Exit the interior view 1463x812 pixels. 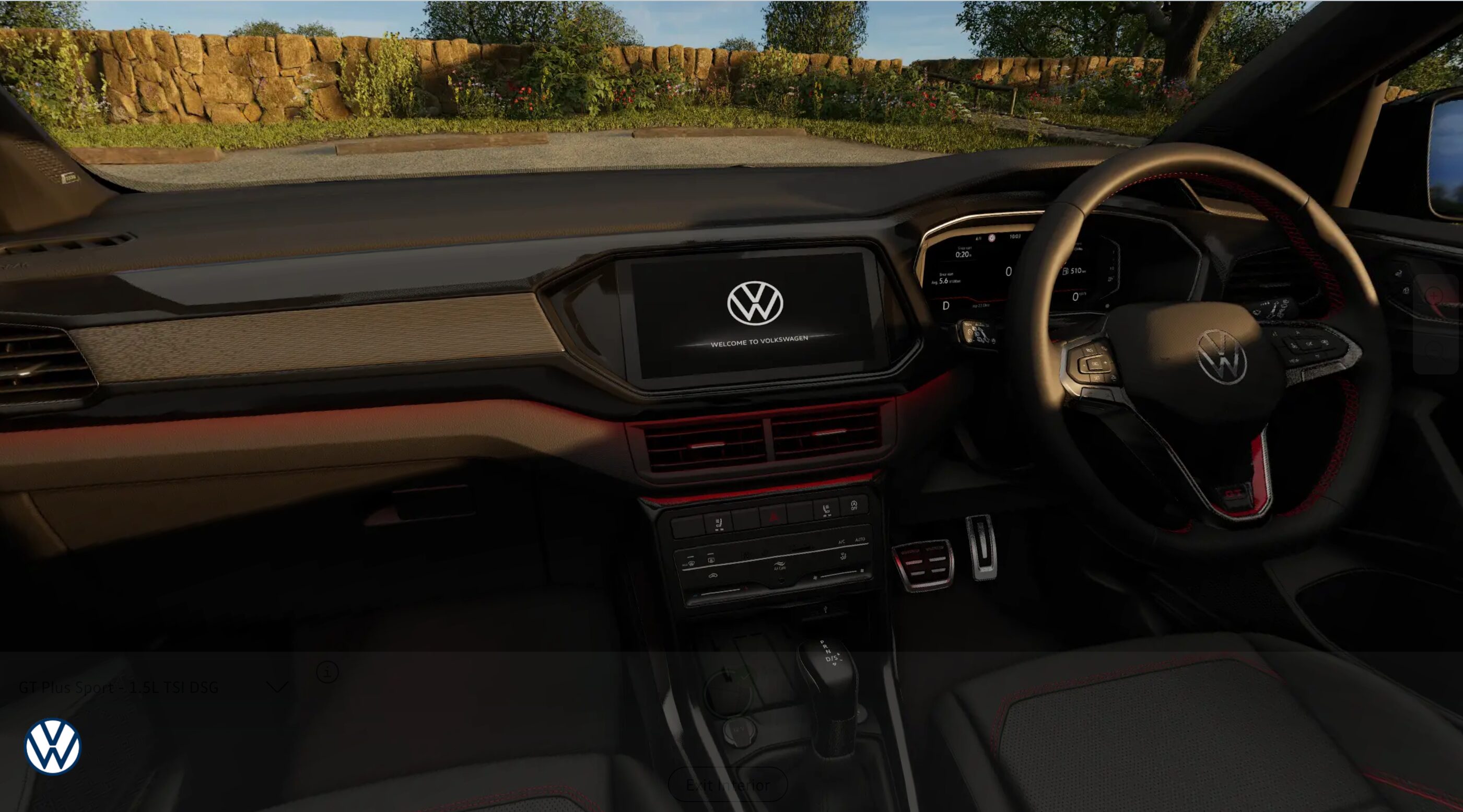(728, 785)
